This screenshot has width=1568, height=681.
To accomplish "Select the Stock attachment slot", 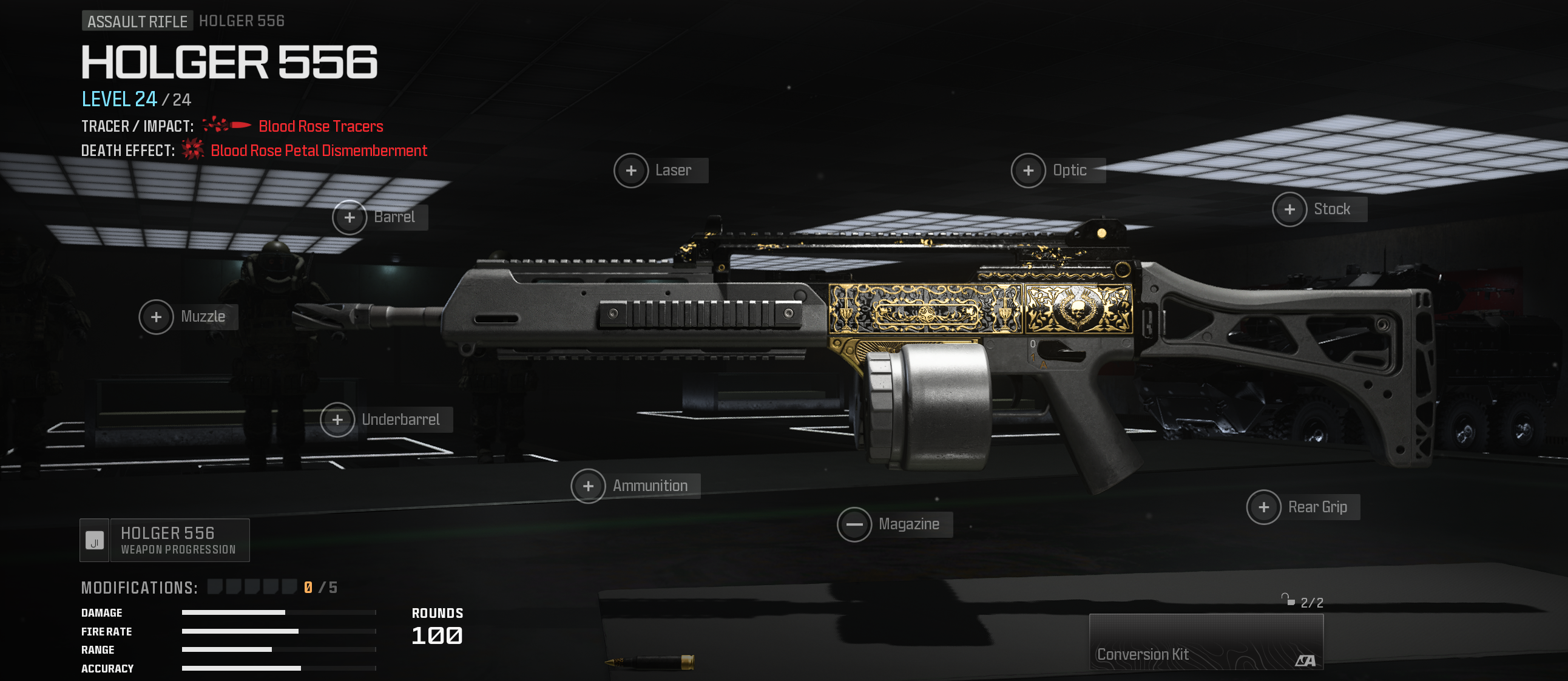I will pyautogui.click(x=1289, y=209).
